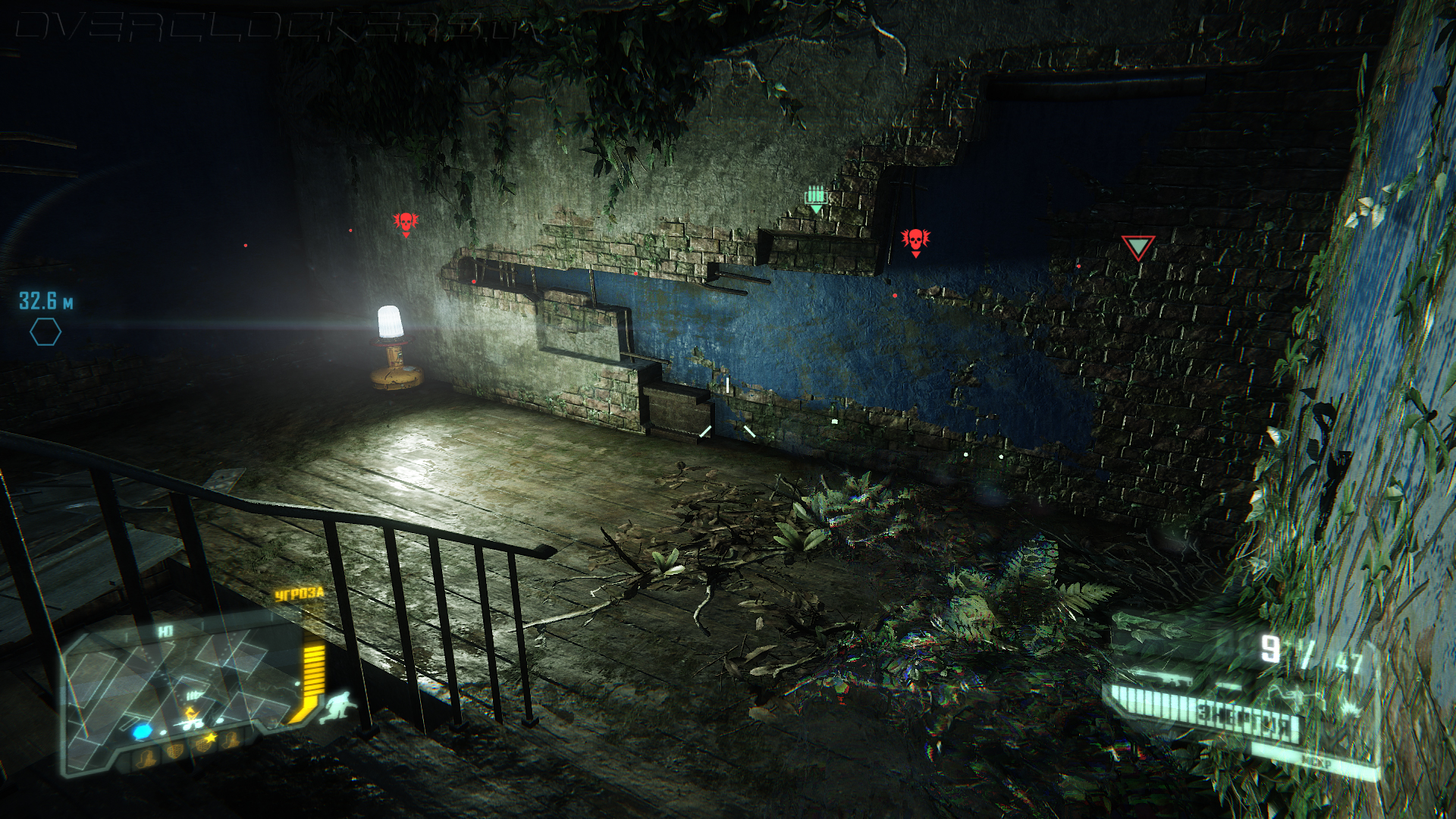The width and height of the screenshot is (1456, 819).
Task: Select the red inverted triangle enemy marker
Action: pos(1137,247)
